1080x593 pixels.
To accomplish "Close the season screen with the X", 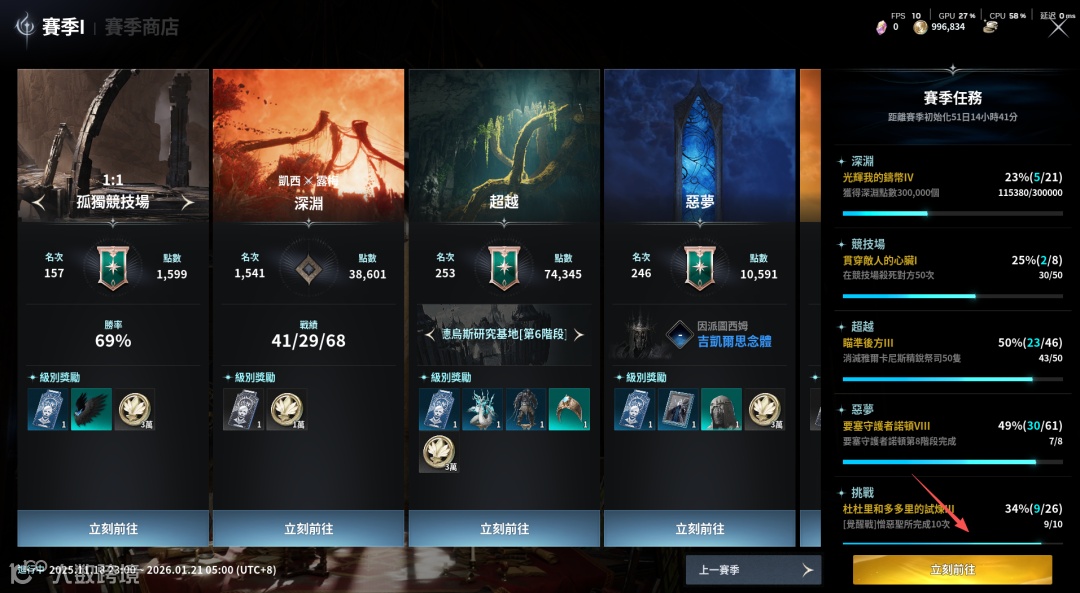I will coord(1058,27).
